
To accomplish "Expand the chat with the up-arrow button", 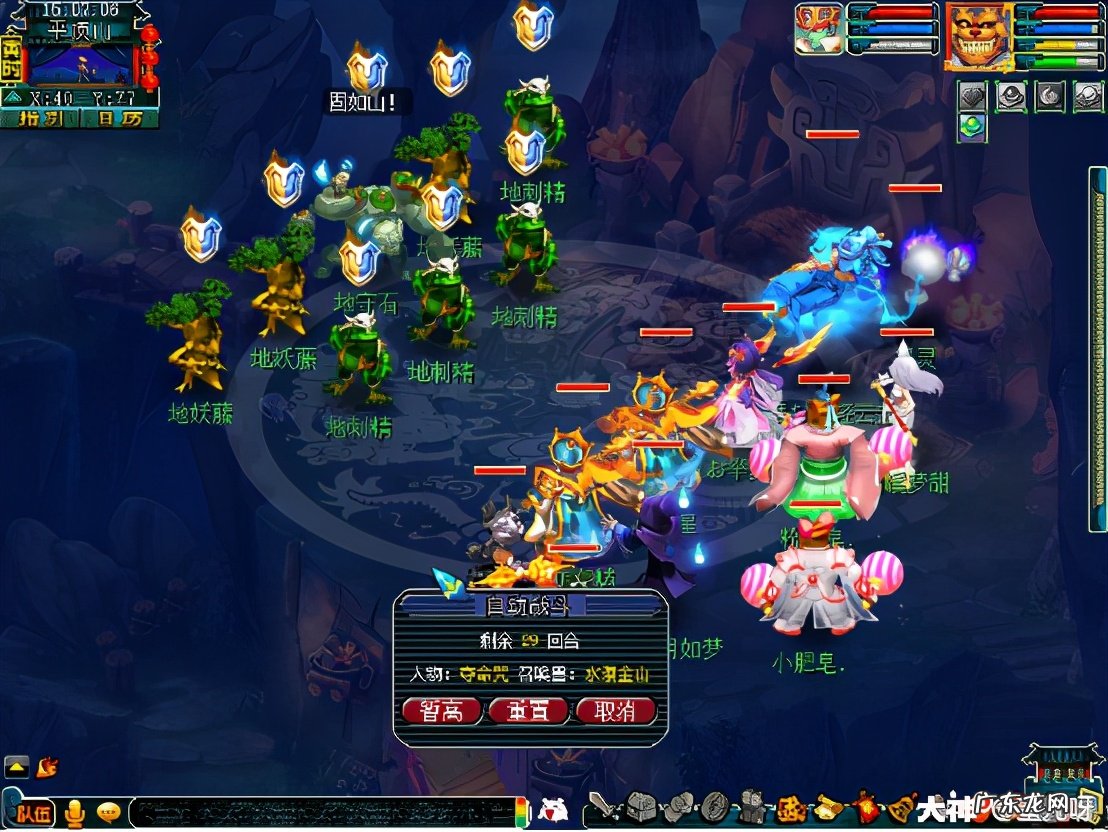I will (16, 767).
